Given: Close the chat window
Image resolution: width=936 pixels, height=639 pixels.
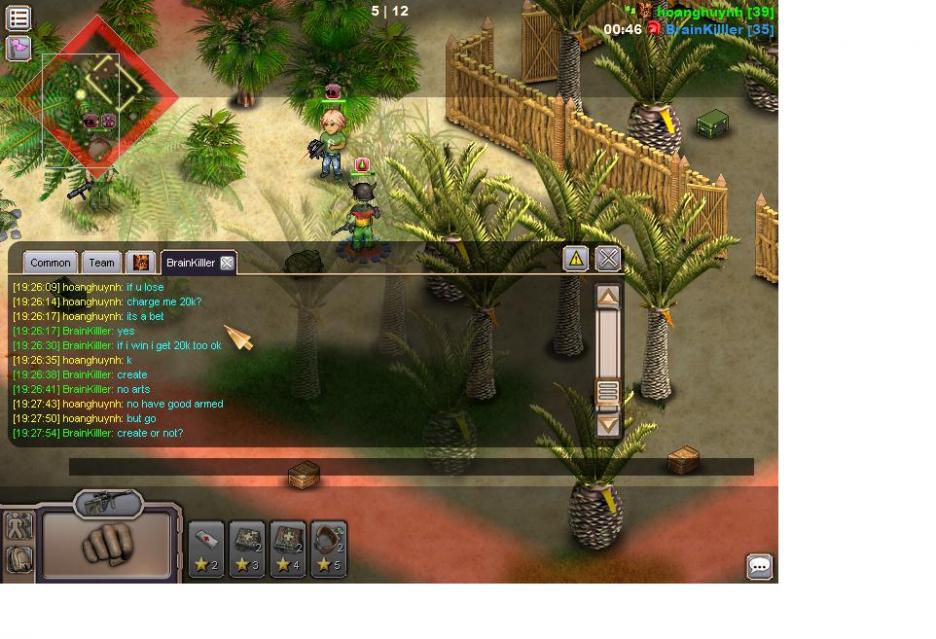Looking at the screenshot, I should 608,259.
